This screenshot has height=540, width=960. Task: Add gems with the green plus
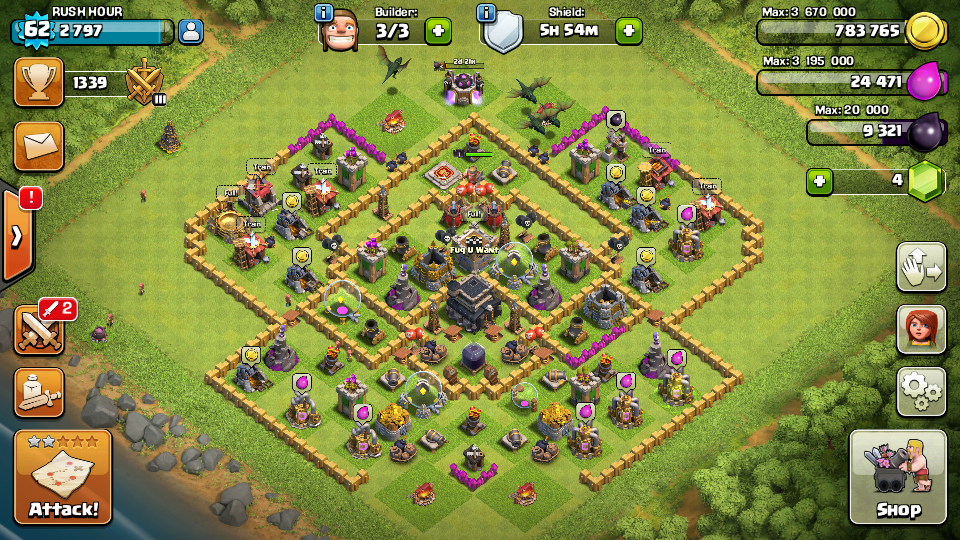(x=820, y=182)
